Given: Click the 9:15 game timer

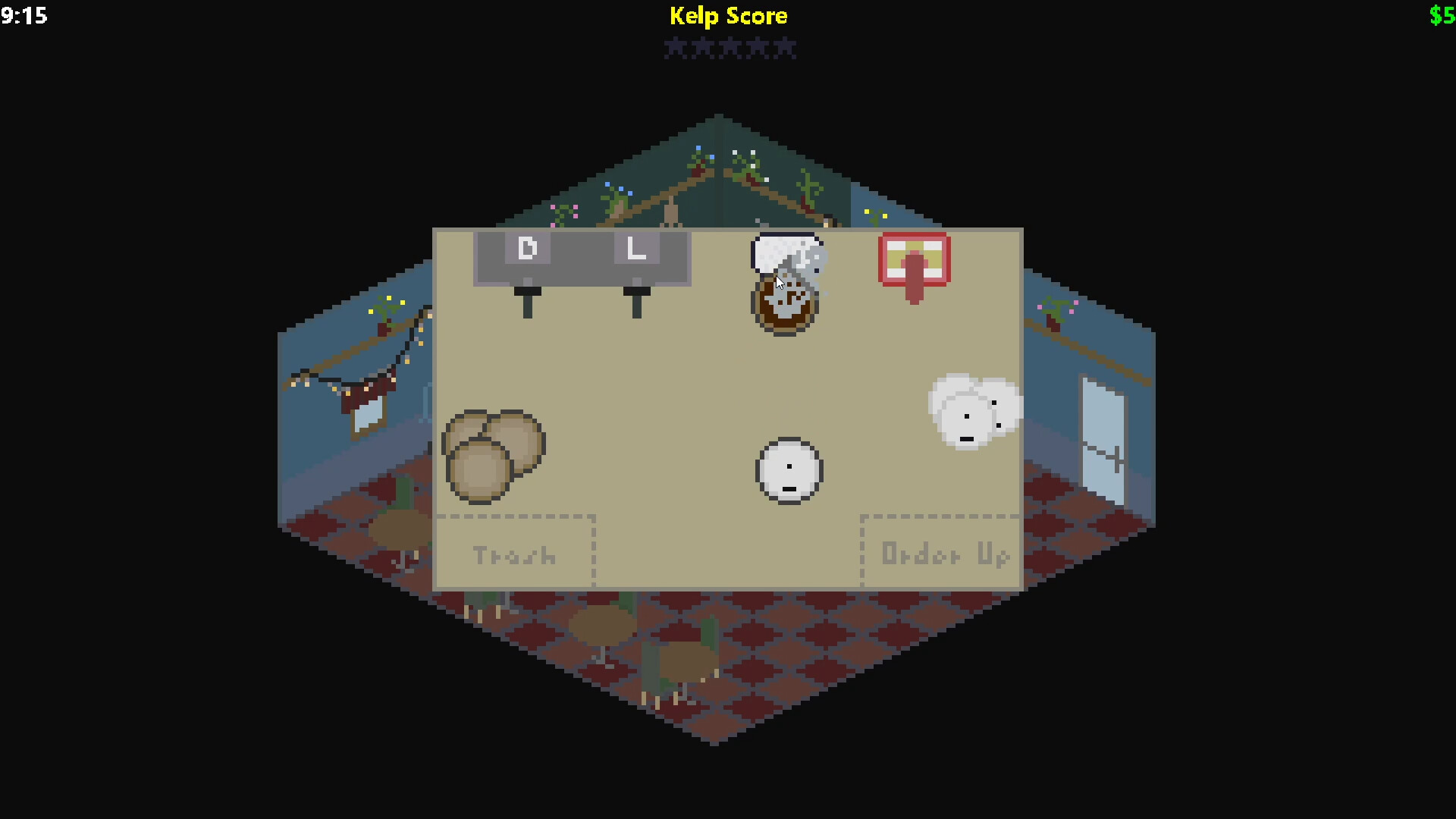Looking at the screenshot, I should coord(25,16).
